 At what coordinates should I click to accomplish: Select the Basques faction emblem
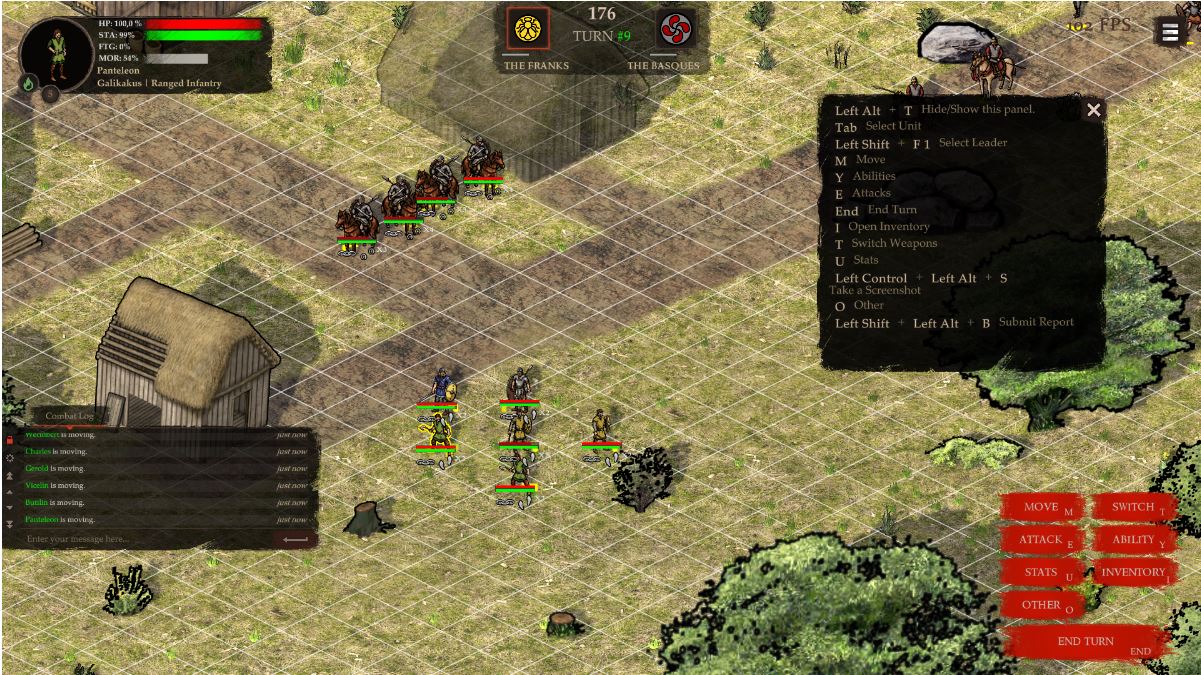[675, 29]
